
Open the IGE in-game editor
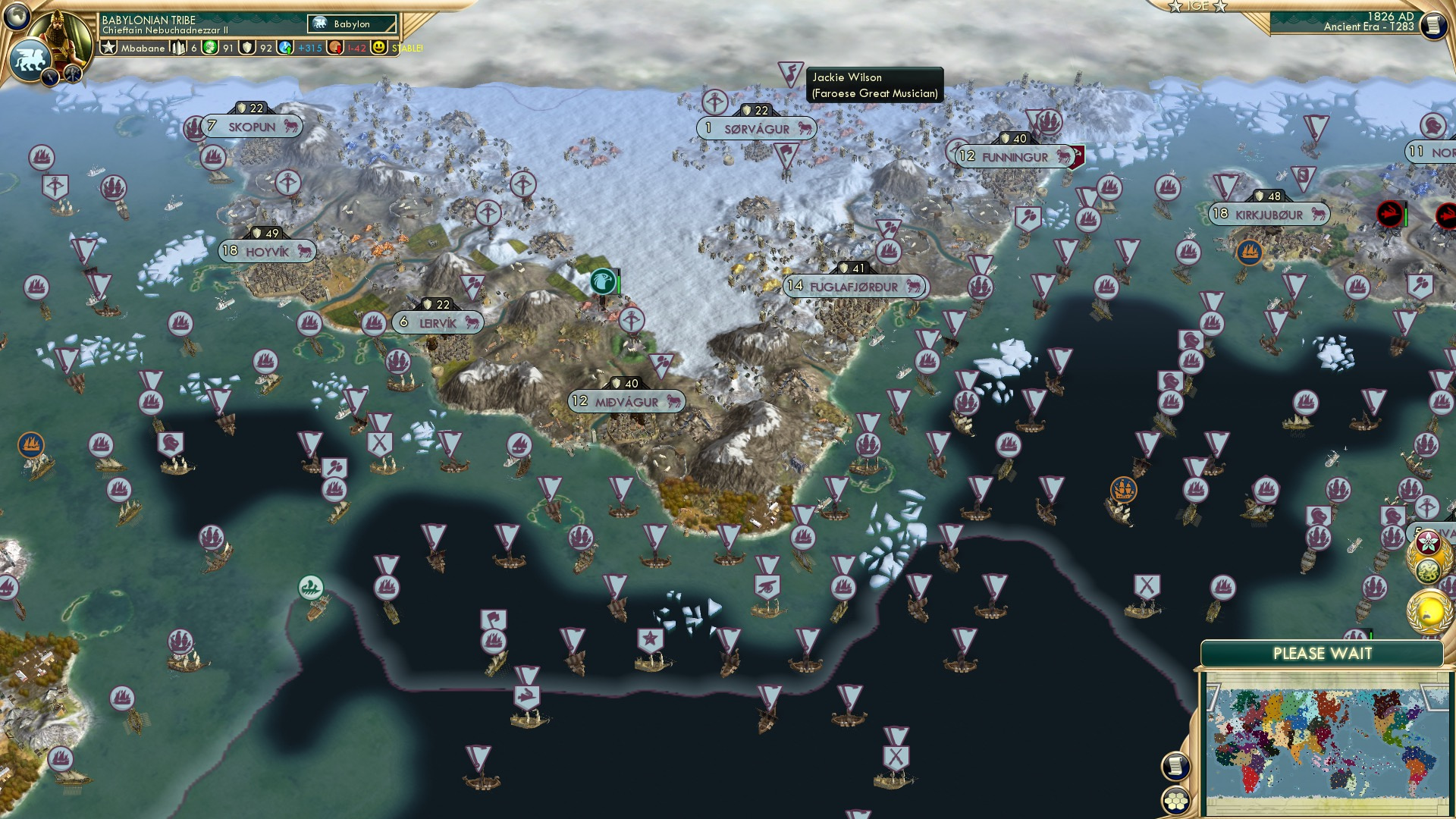point(1197,6)
